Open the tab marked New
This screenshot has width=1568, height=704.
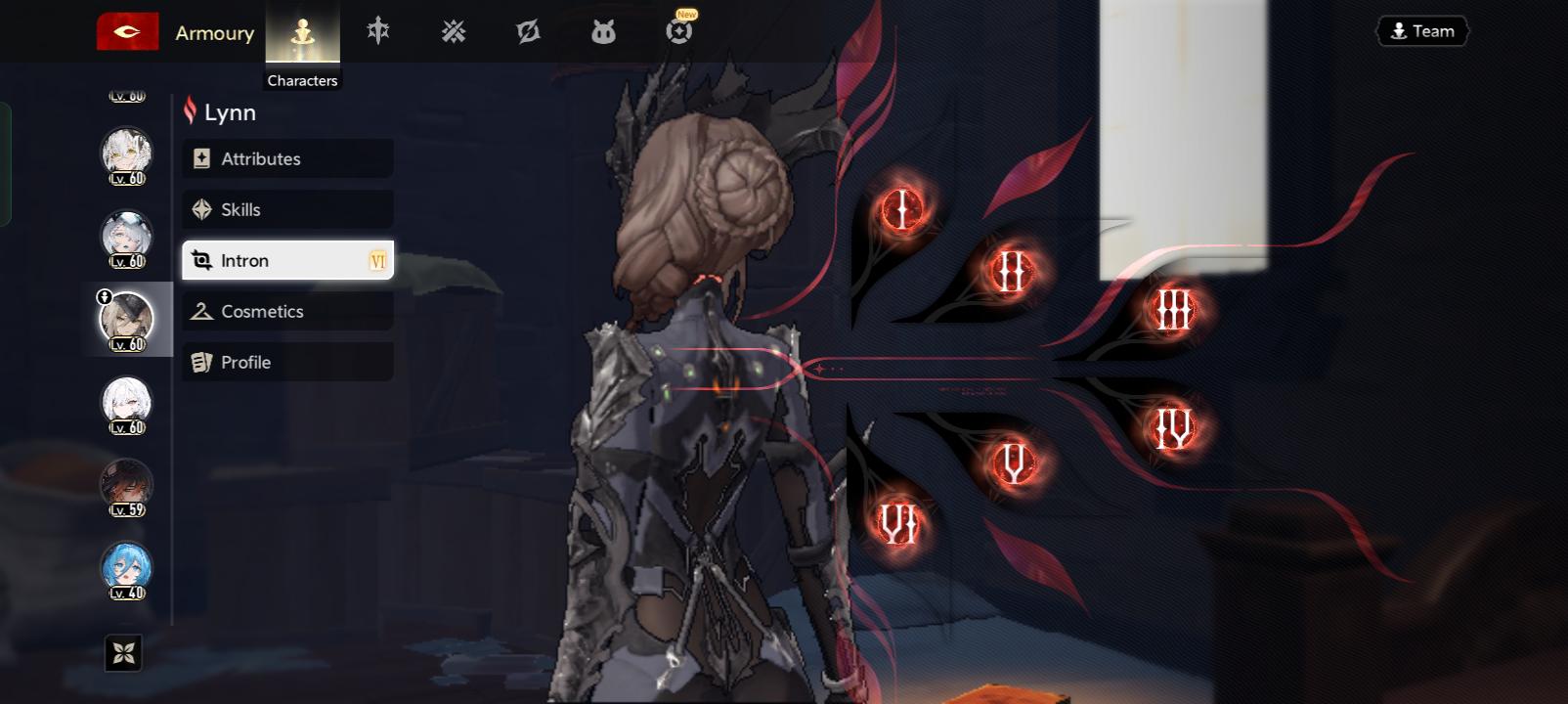[678, 31]
